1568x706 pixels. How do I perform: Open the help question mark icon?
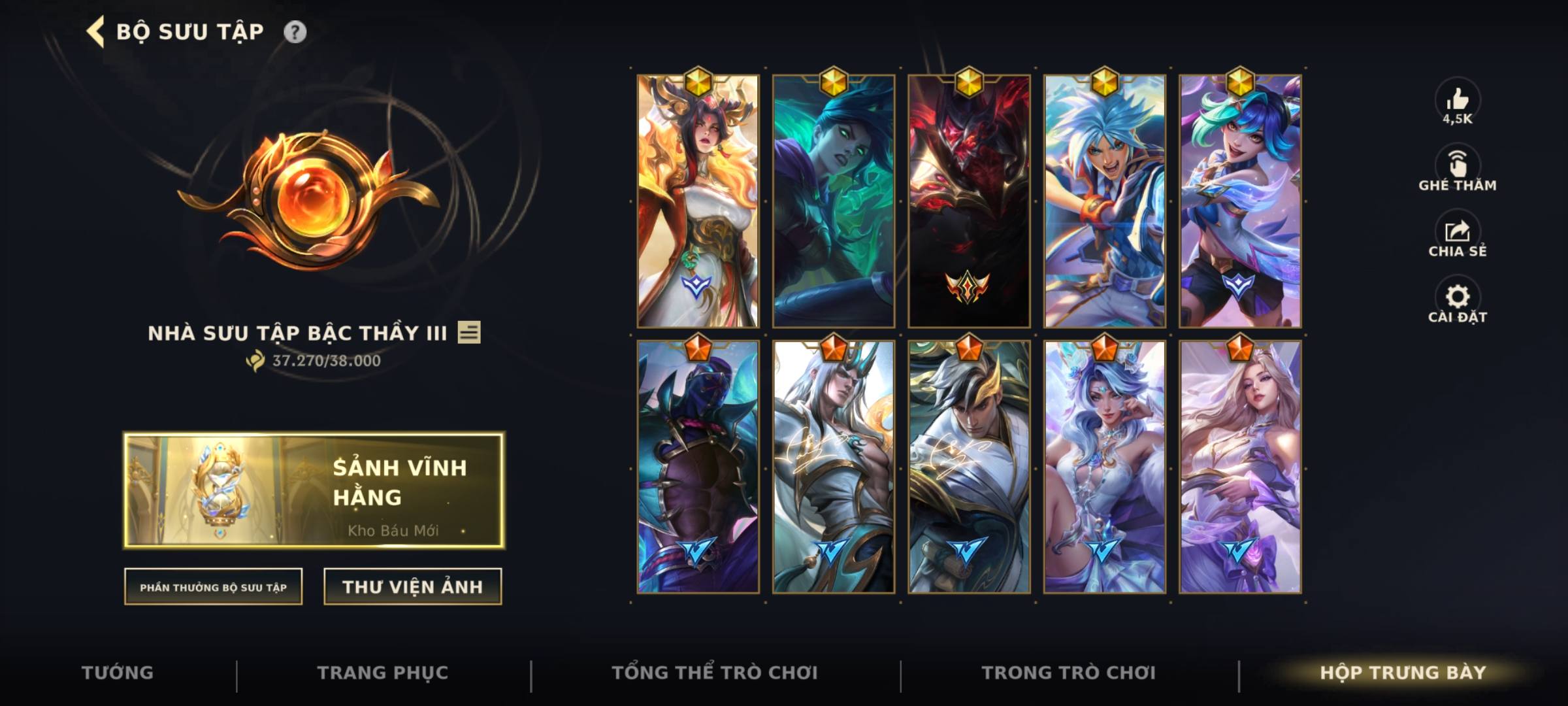295,30
